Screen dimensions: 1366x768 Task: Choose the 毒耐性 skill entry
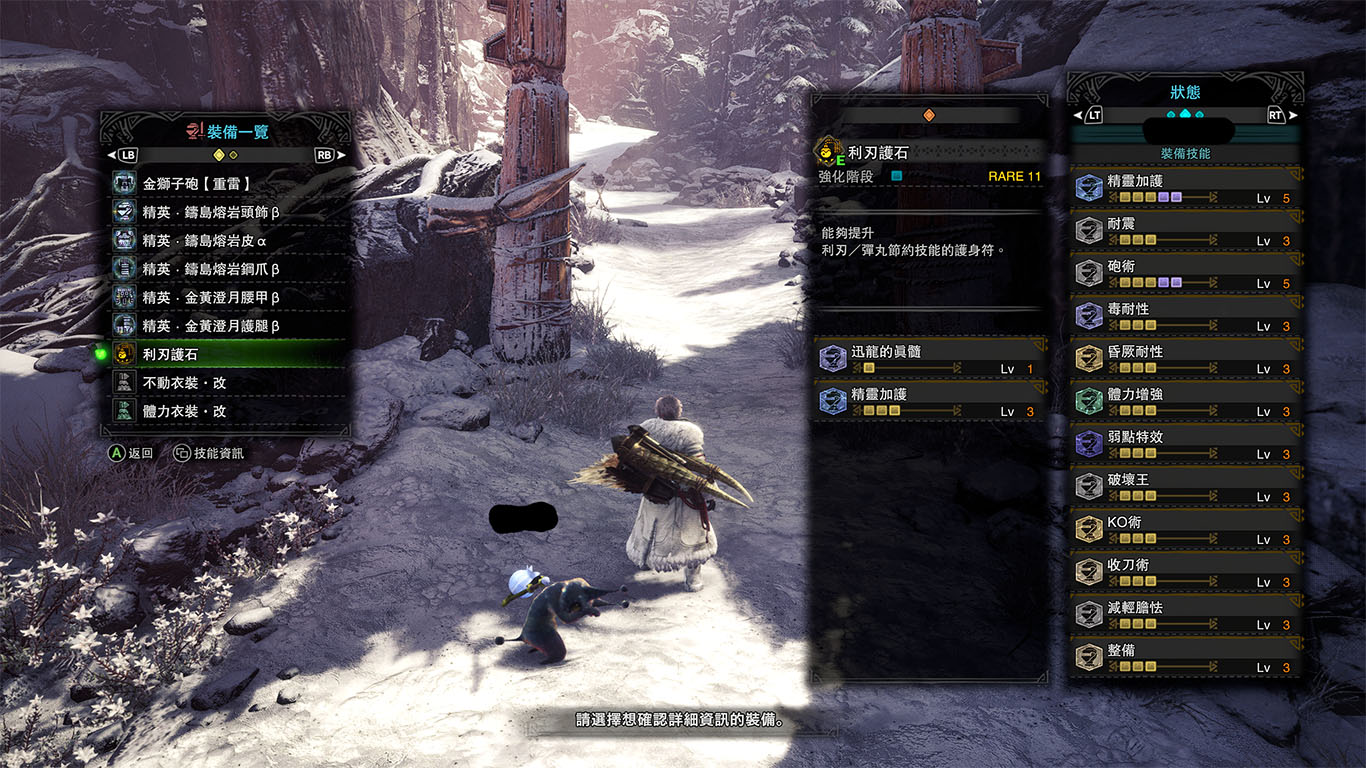[1186, 317]
